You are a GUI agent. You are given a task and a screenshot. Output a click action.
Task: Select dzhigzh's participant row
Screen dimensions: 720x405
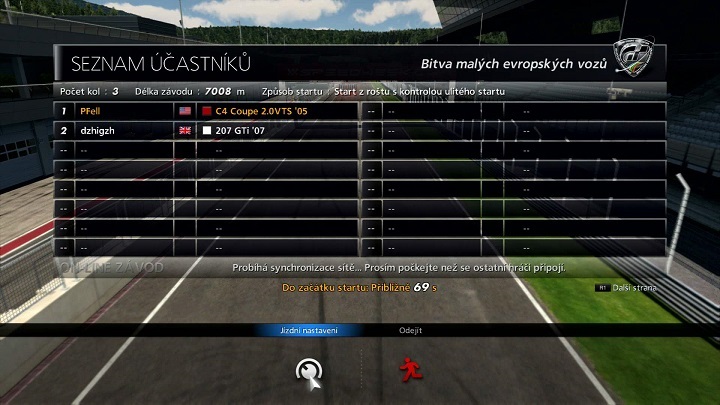pyautogui.click(x=207, y=130)
